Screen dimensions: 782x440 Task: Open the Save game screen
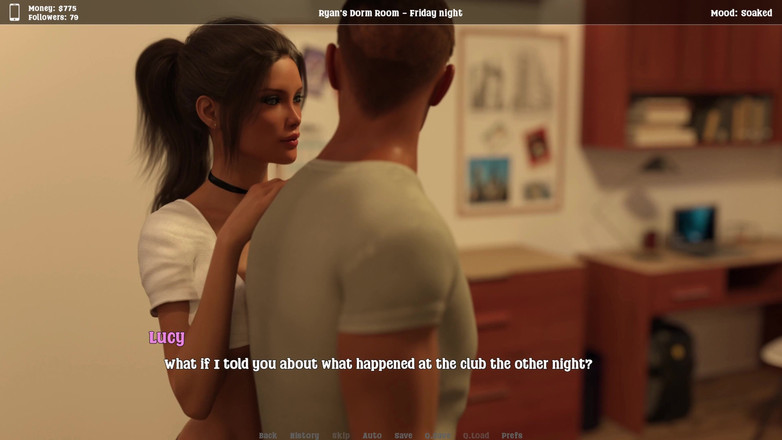click(403, 435)
